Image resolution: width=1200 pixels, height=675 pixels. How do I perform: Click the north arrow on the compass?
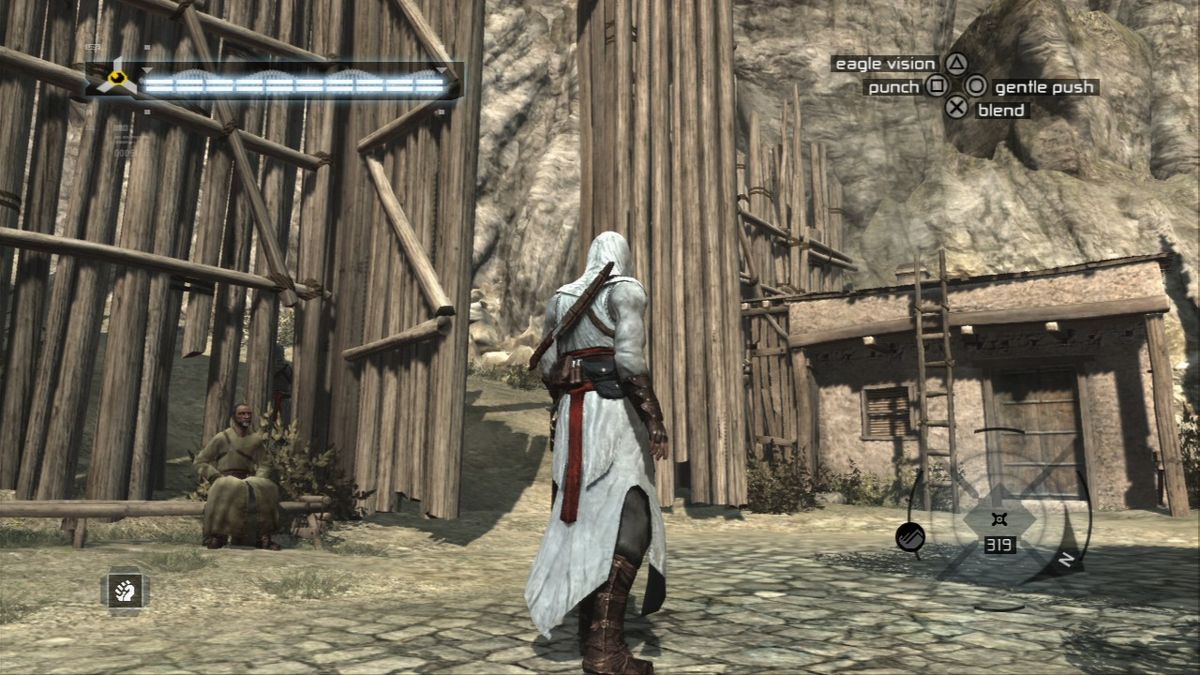(x=1066, y=559)
